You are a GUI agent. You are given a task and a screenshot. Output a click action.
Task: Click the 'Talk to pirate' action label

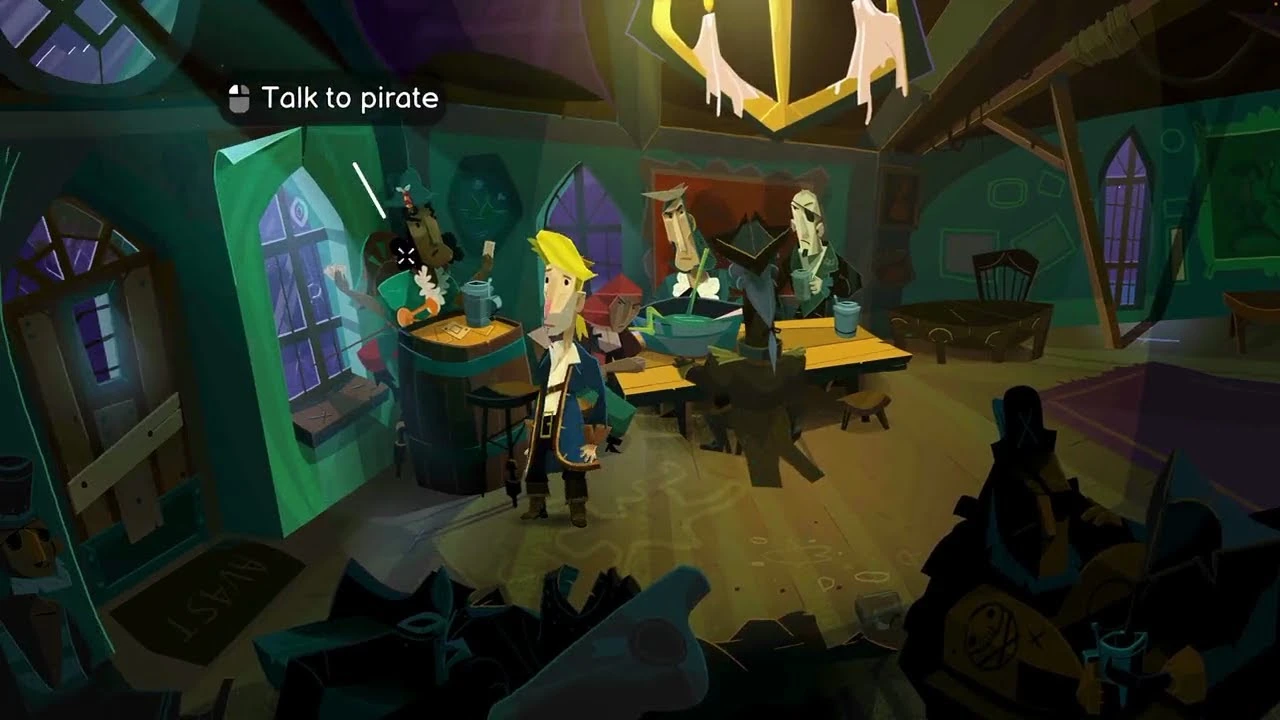coord(349,98)
